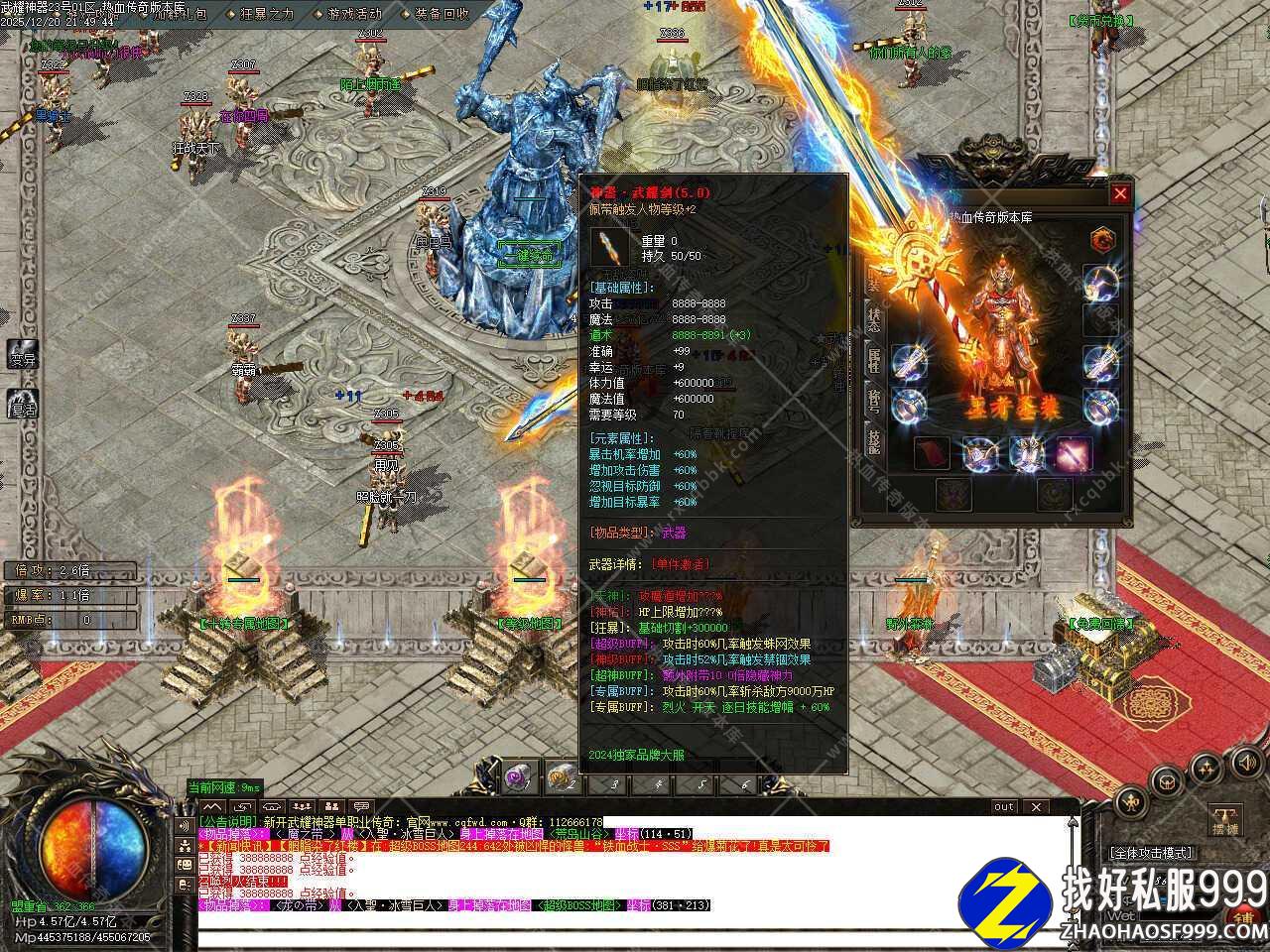Image resolution: width=1270 pixels, height=952 pixels.
Task: Close the chat window with X
Action: (x=1035, y=806)
